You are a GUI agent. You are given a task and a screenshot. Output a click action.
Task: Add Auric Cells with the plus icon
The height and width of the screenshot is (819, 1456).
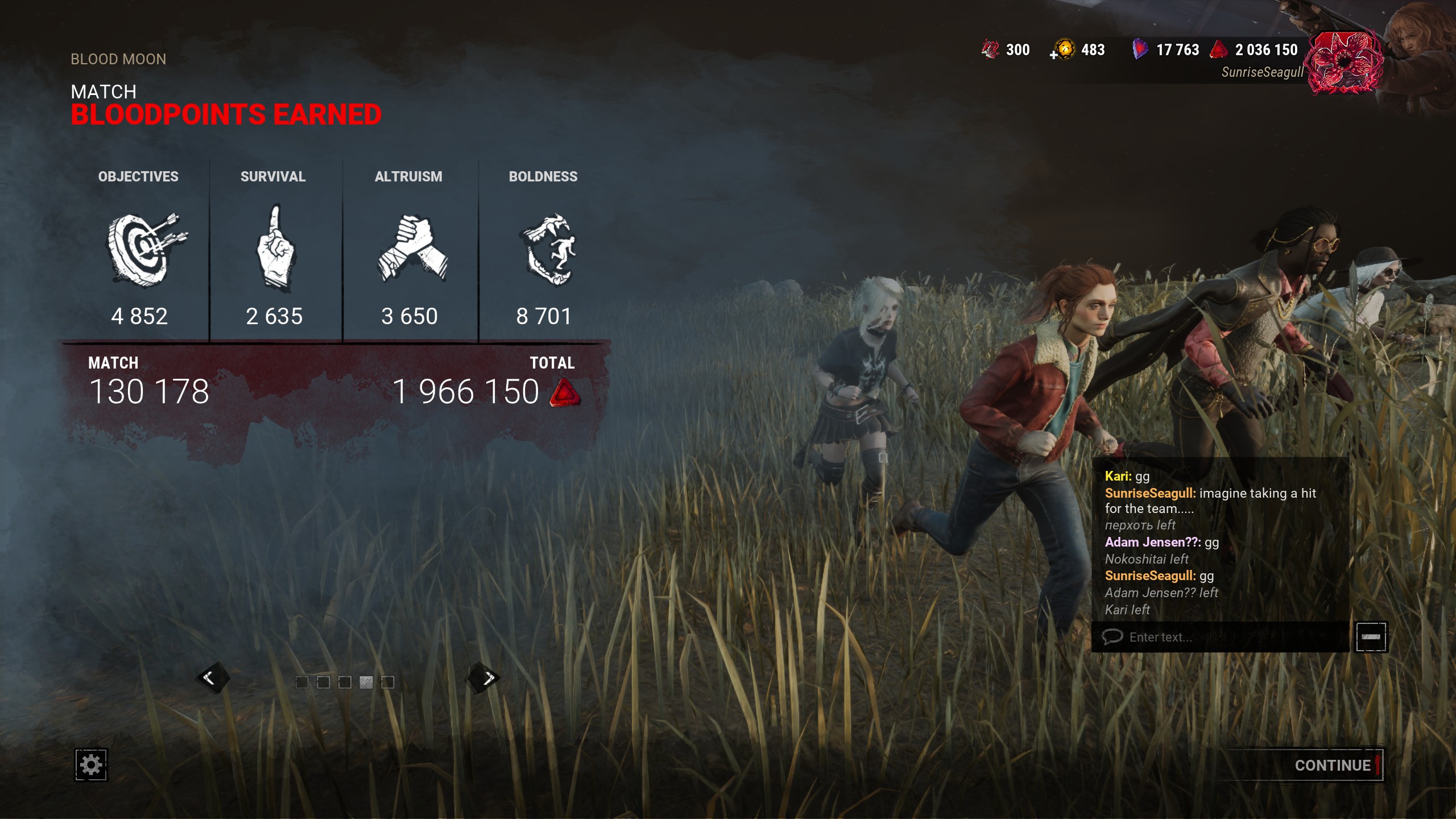(1054, 55)
